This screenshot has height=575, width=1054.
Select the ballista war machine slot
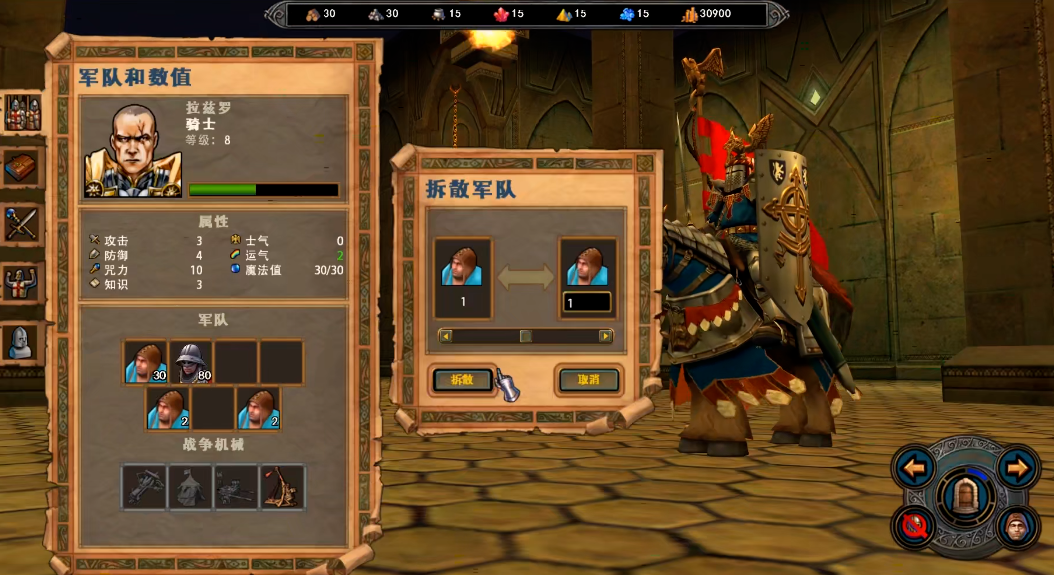pyautogui.click(x=145, y=487)
